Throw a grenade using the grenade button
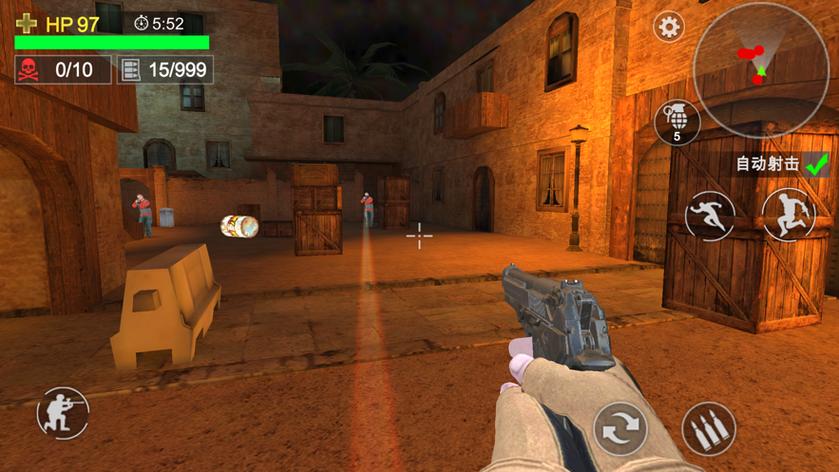The width and height of the screenshot is (839, 472). (677, 121)
